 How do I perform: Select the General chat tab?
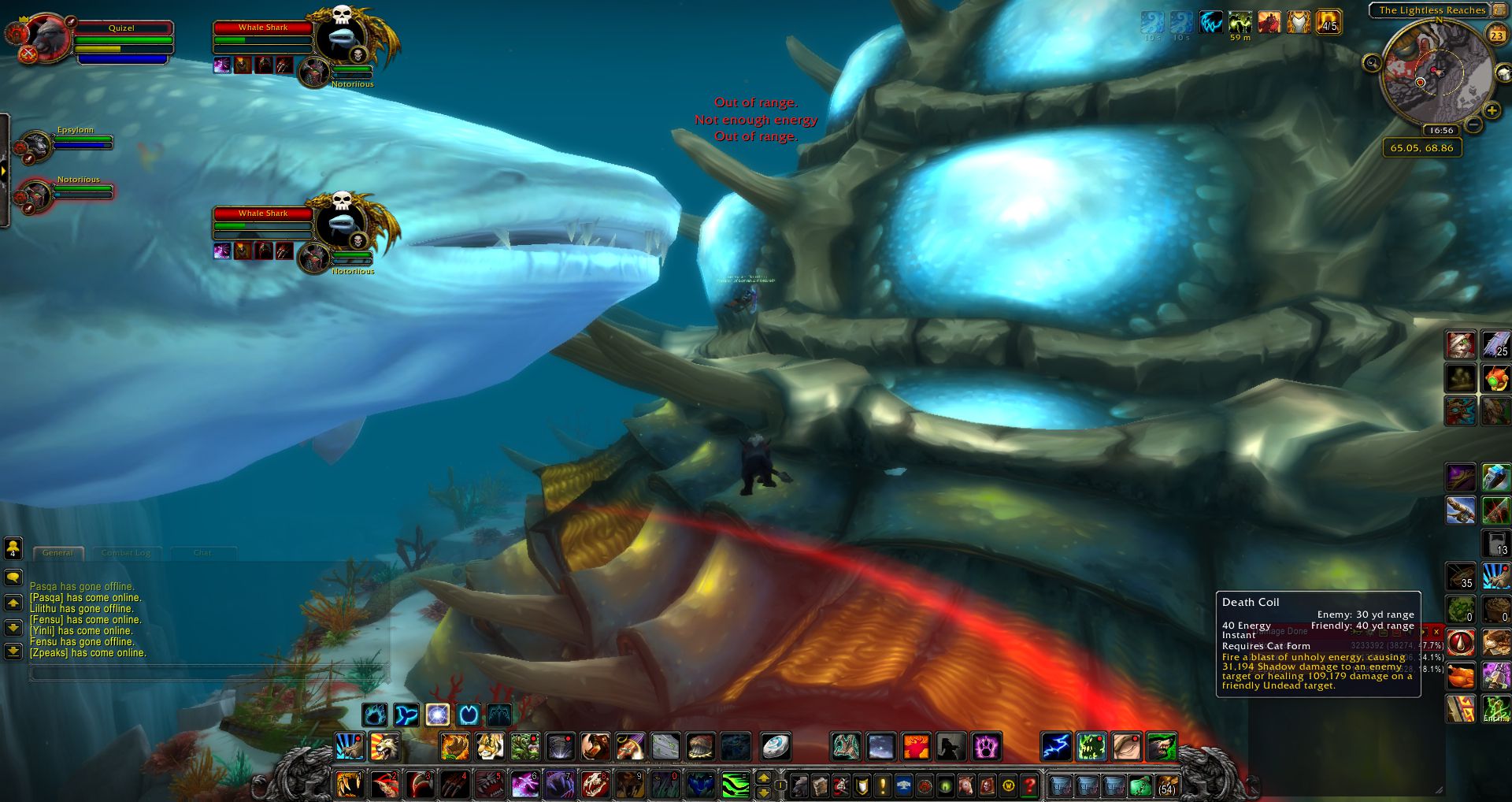click(57, 553)
